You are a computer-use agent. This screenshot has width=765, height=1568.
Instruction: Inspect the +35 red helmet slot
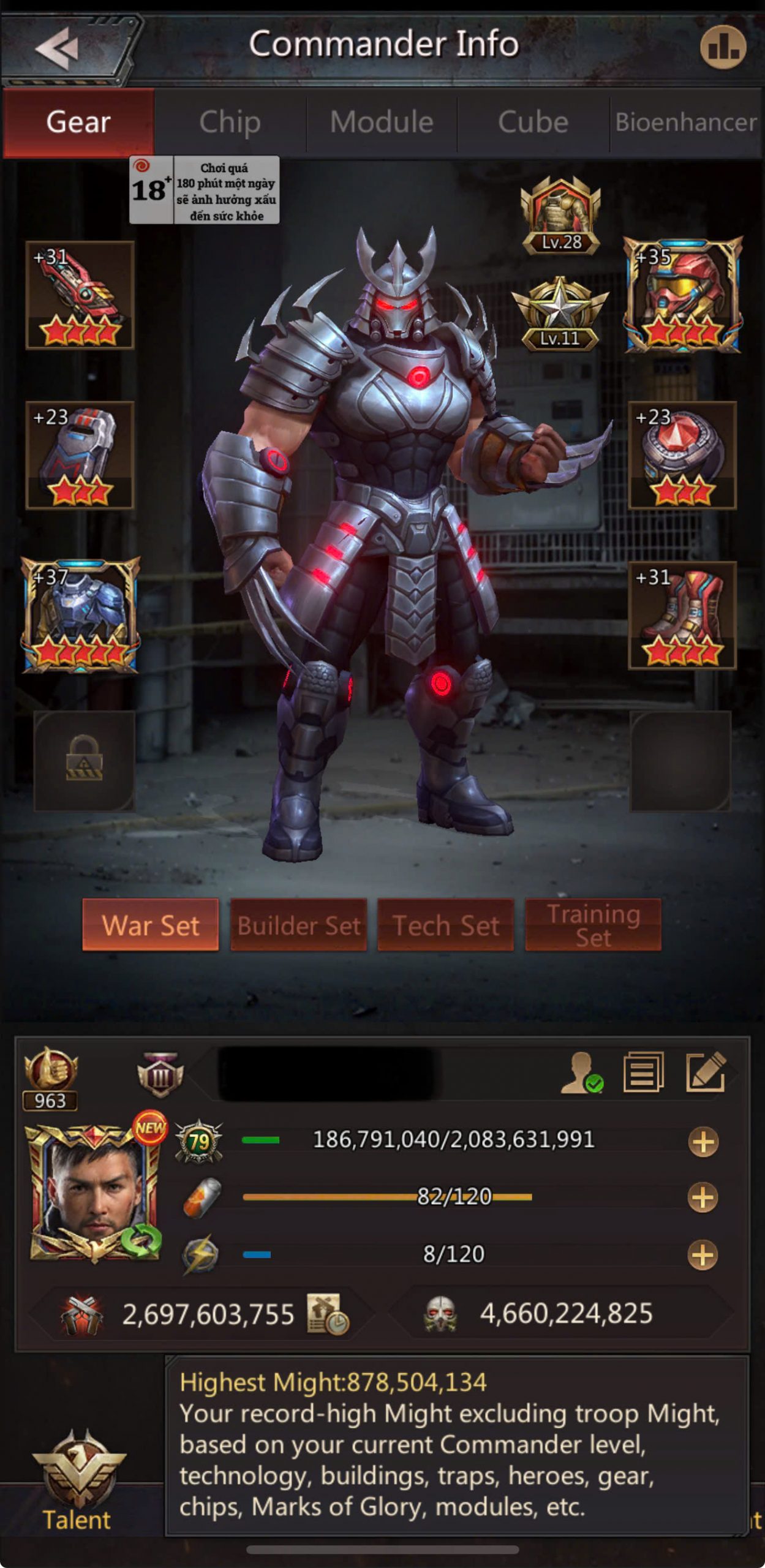(683, 295)
